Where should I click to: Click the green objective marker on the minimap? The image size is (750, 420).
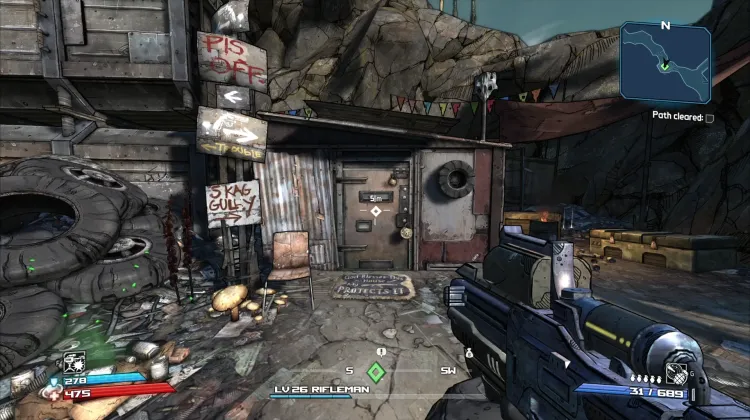click(664, 67)
